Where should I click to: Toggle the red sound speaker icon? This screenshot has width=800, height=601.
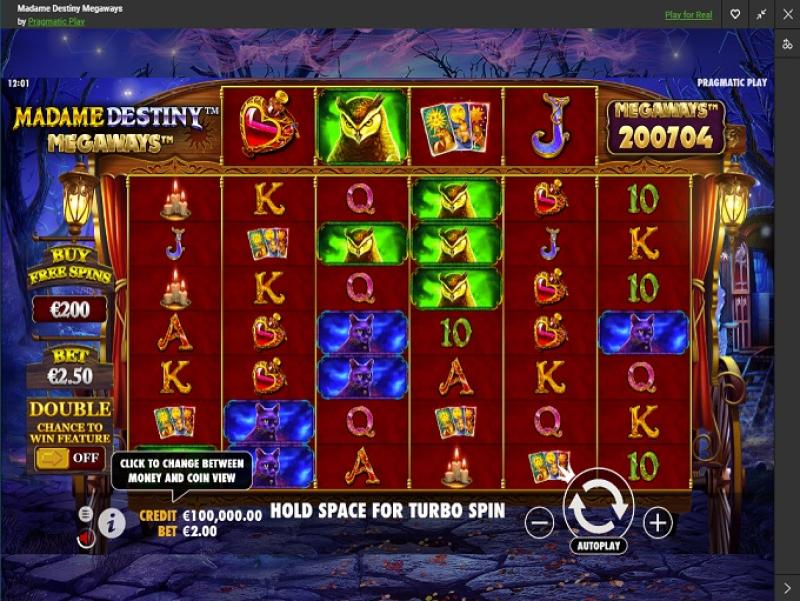coord(86,538)
